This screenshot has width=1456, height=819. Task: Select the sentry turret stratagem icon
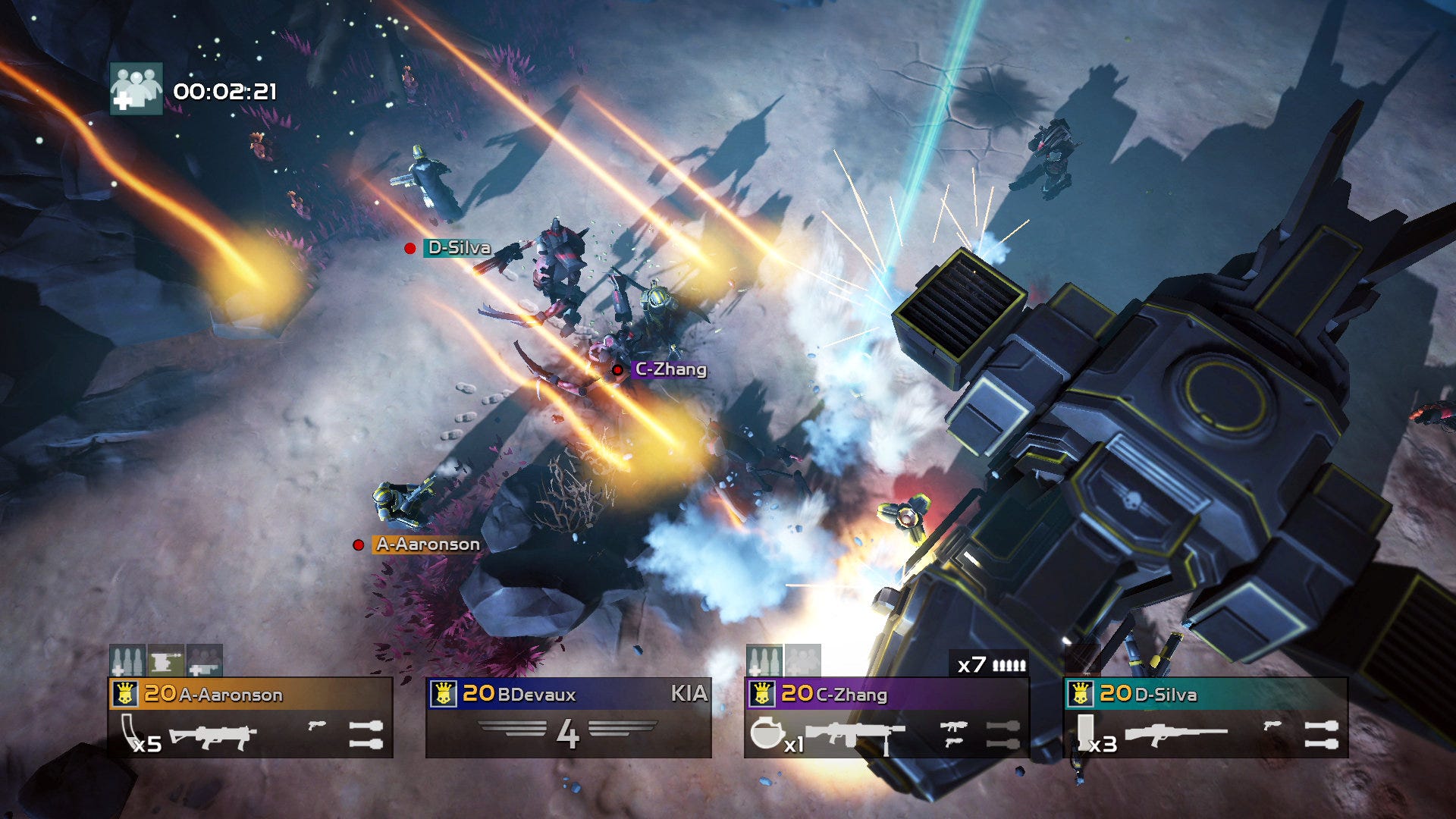click(x=165, y=661)
